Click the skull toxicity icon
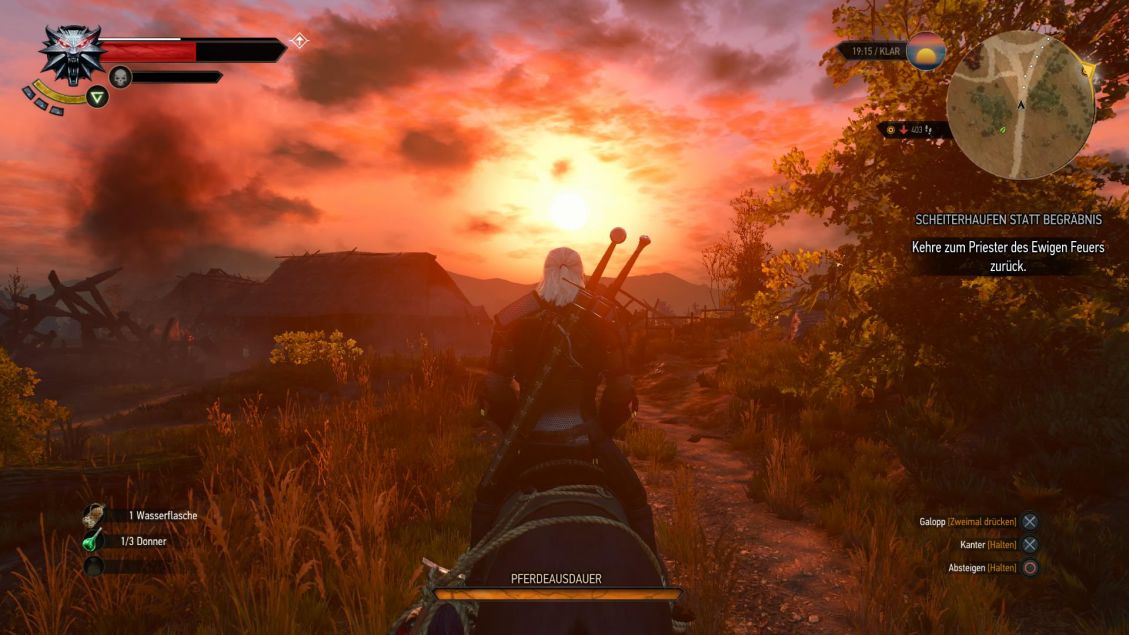Viewport: 1129px width, 635px height. click(x=121, y=77)
